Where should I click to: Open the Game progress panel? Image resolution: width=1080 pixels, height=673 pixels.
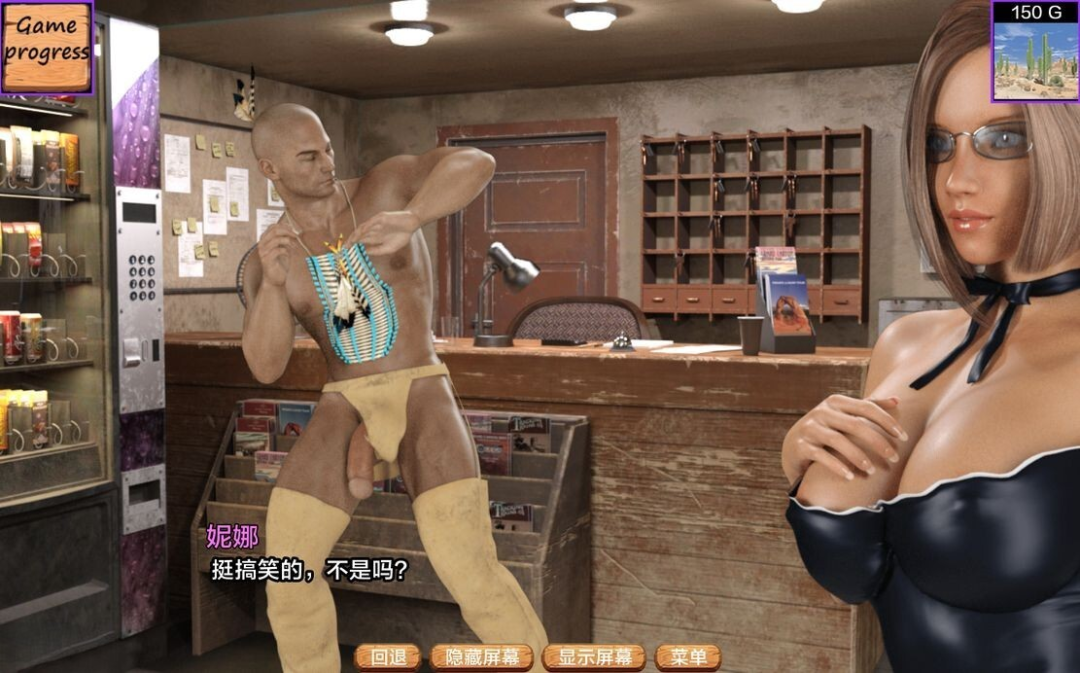click(x=46, y=46)
